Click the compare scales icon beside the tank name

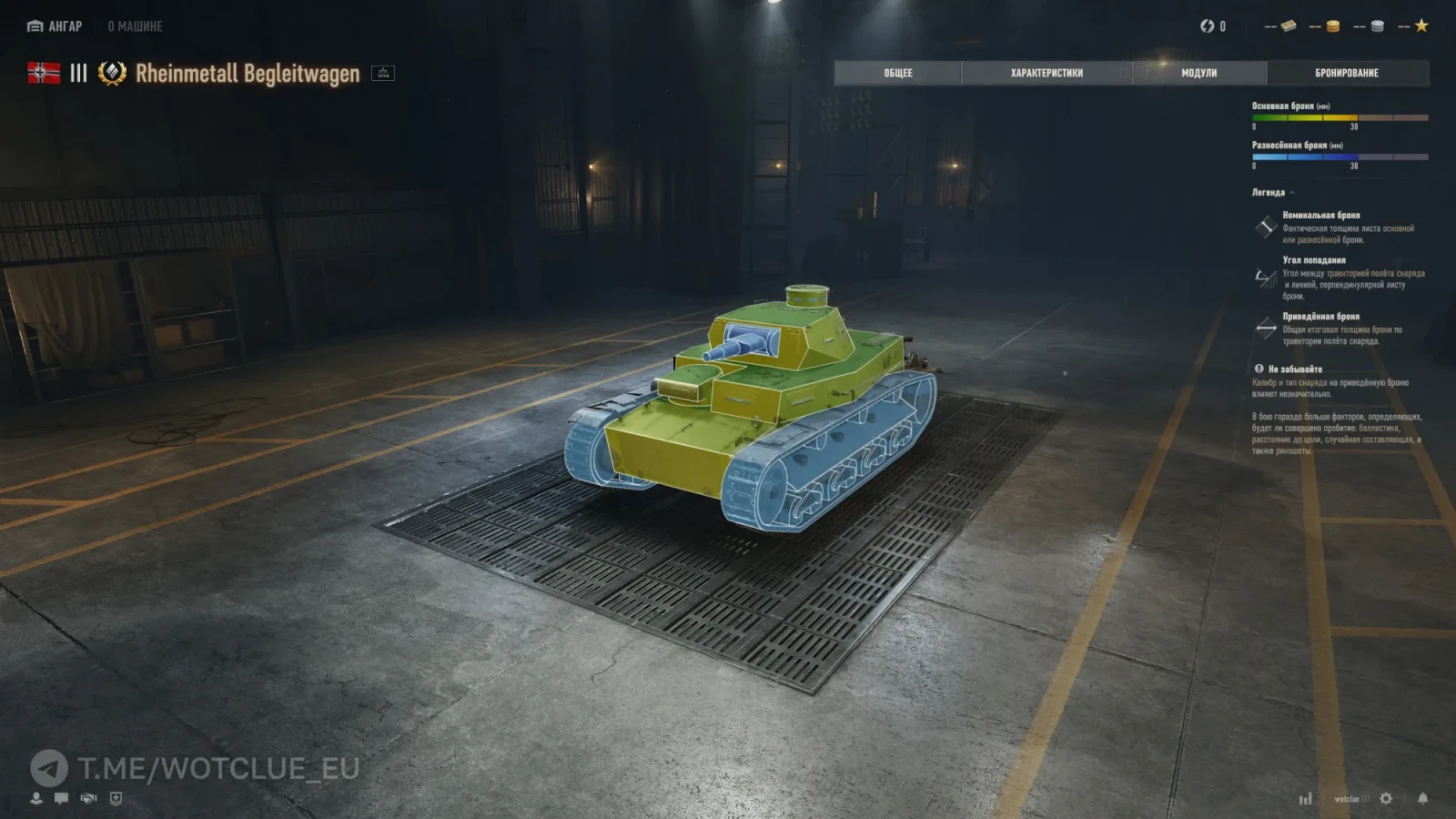click(383, 73)
